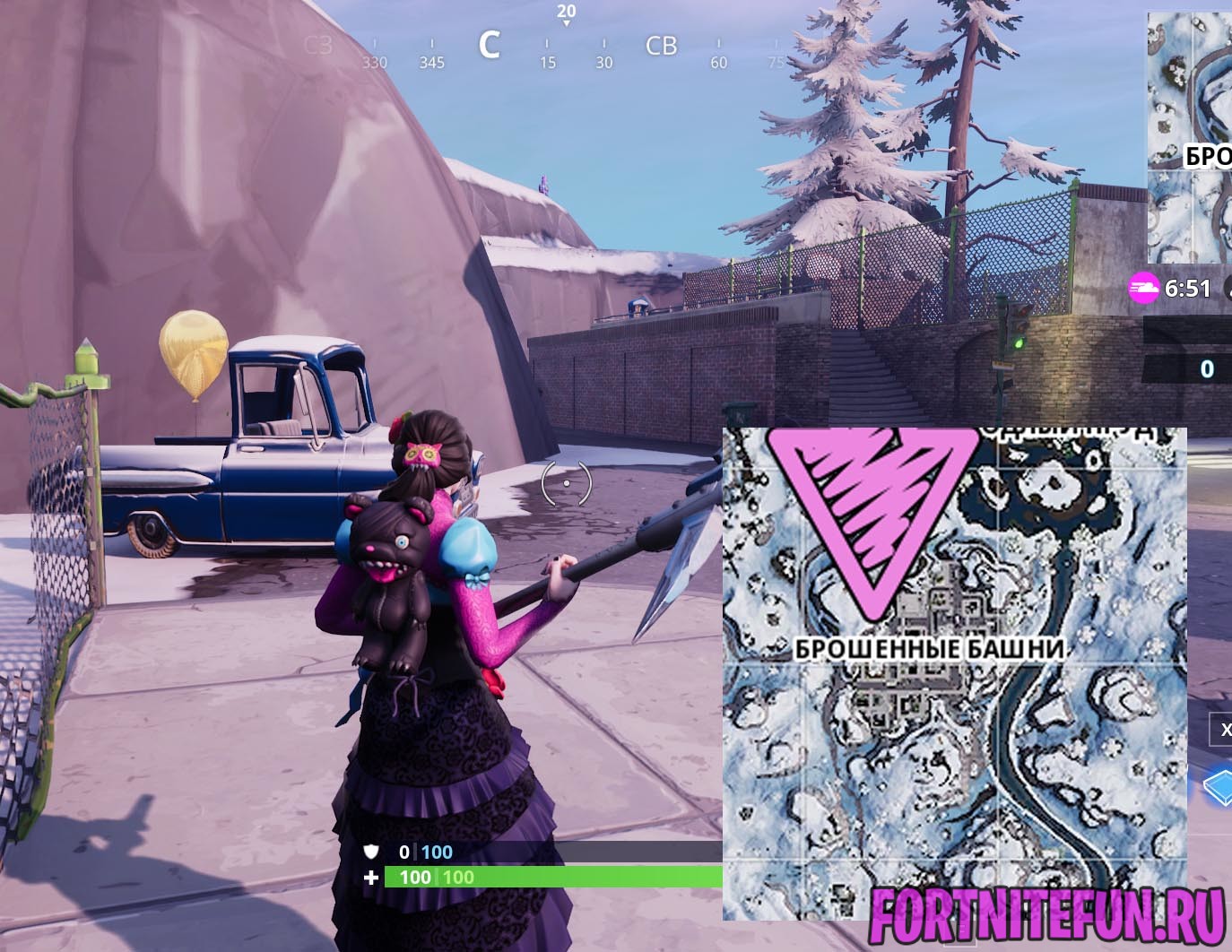Click the pink storm timer icon
The height and width of the screenshot is (952, 1232).
pos(1143,289)
